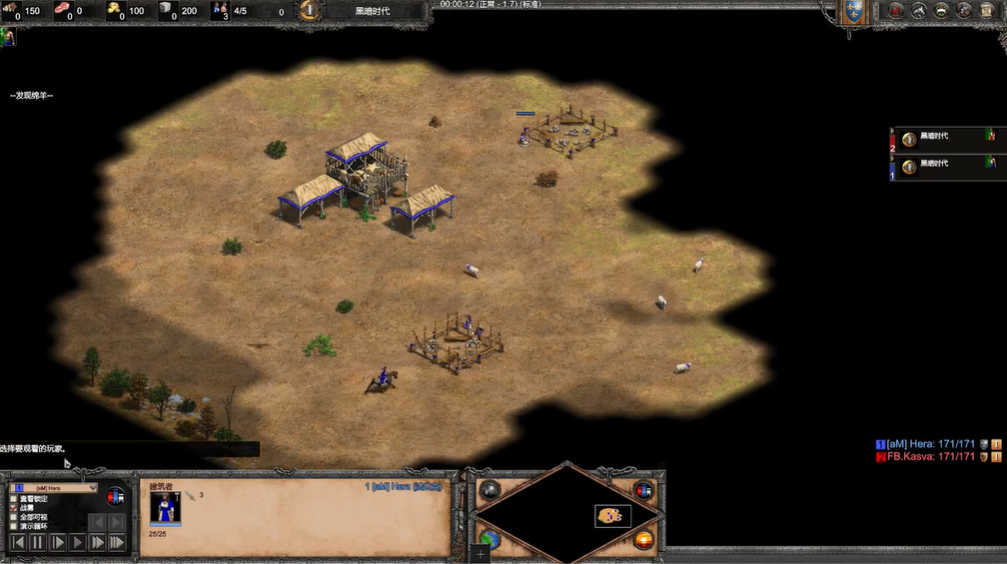1007x564 pixels.
Task: Click the blue-green globe minimap mode button
Action: tap(490, 540)
